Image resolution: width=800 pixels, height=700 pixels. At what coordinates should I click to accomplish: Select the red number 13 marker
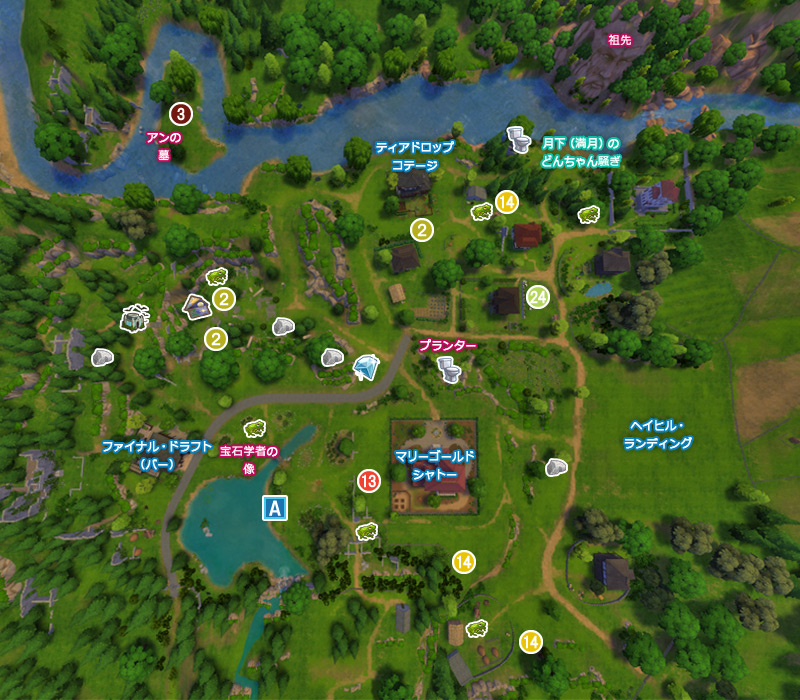tap(368, 482)
